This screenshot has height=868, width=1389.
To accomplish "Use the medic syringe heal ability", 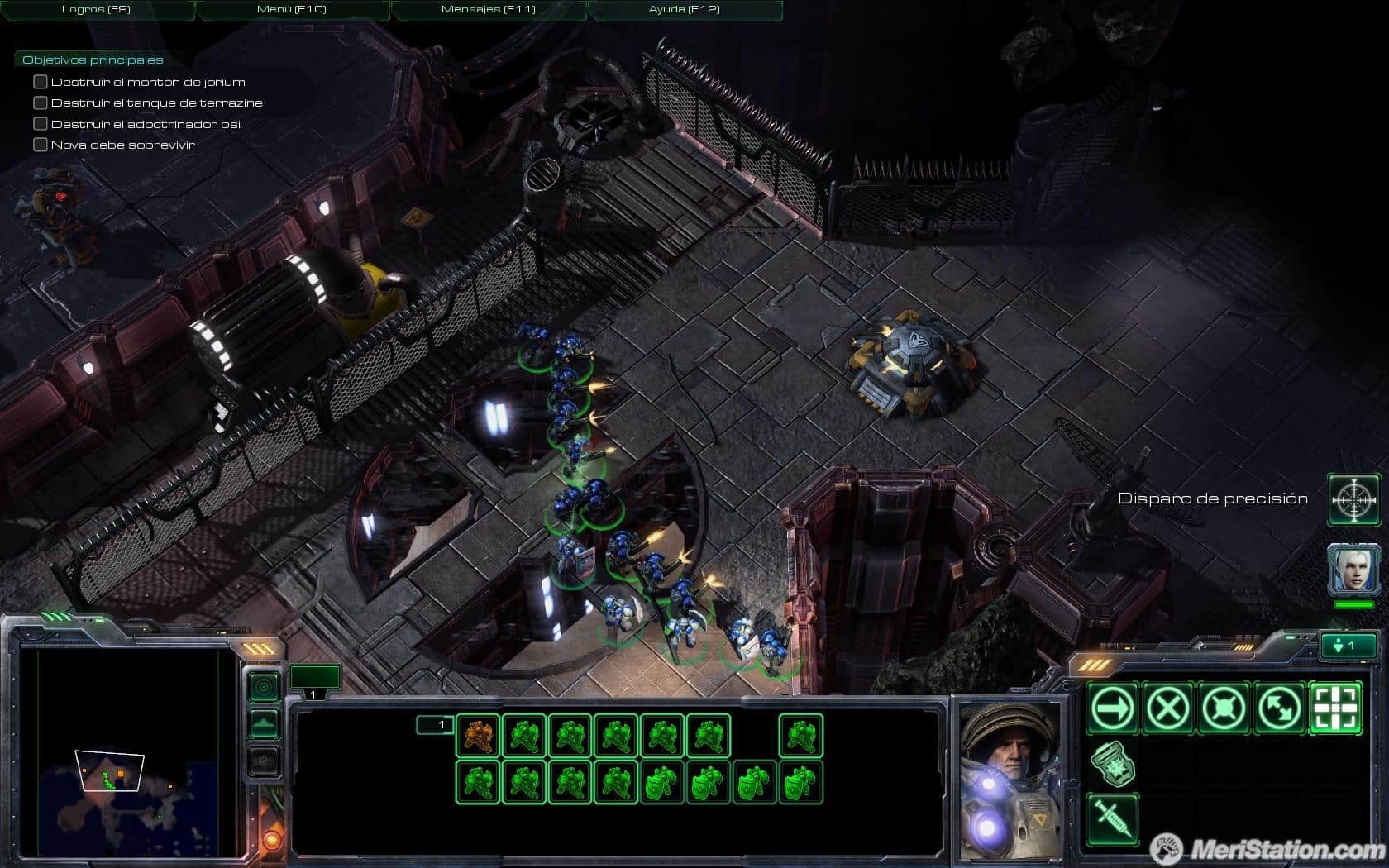I will (x=1113, y=818).
